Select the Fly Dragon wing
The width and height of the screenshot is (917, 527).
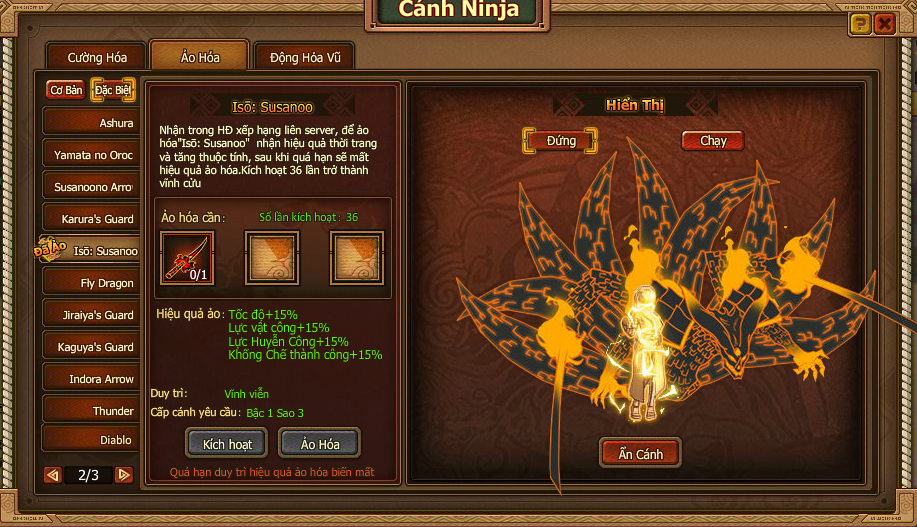(x=90, y=283)
